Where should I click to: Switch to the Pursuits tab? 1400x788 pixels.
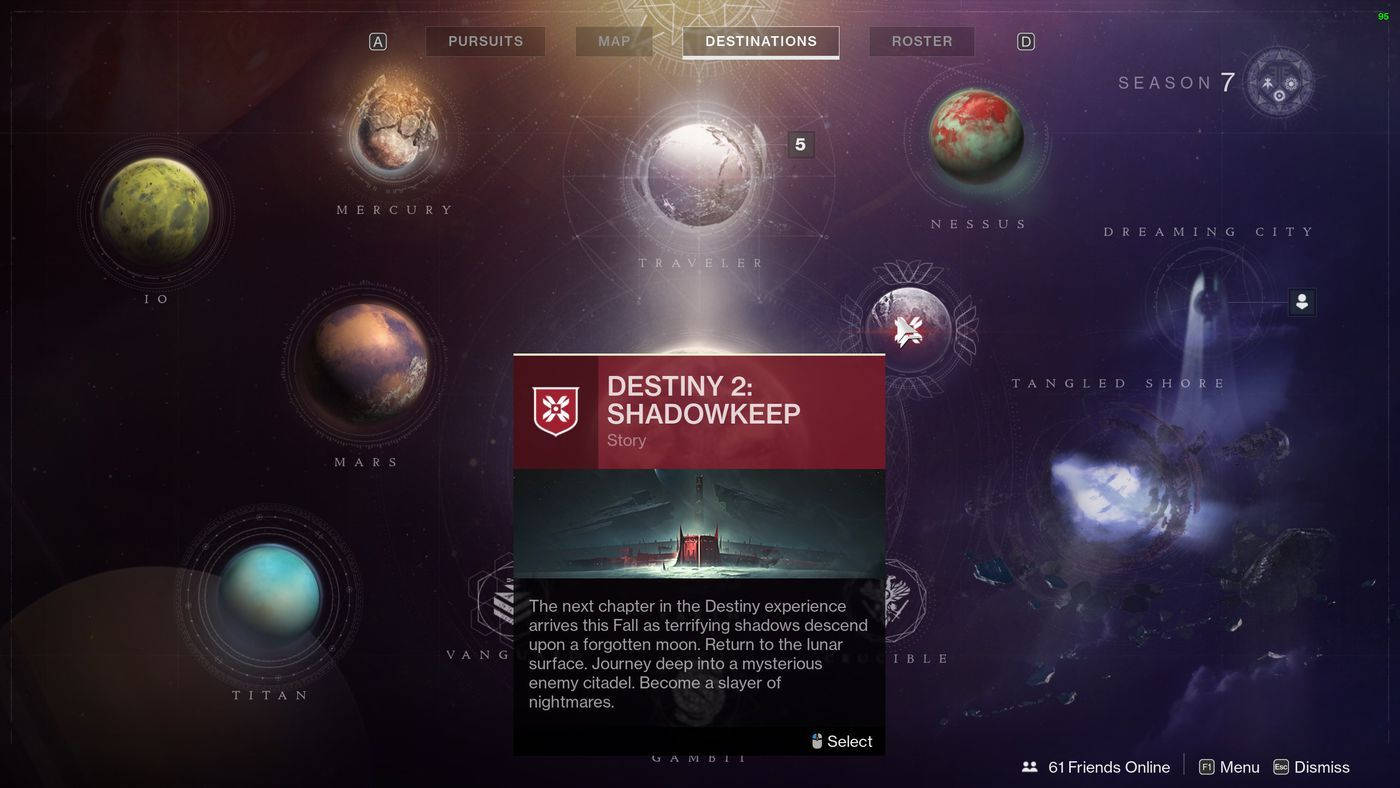(485, 41)
